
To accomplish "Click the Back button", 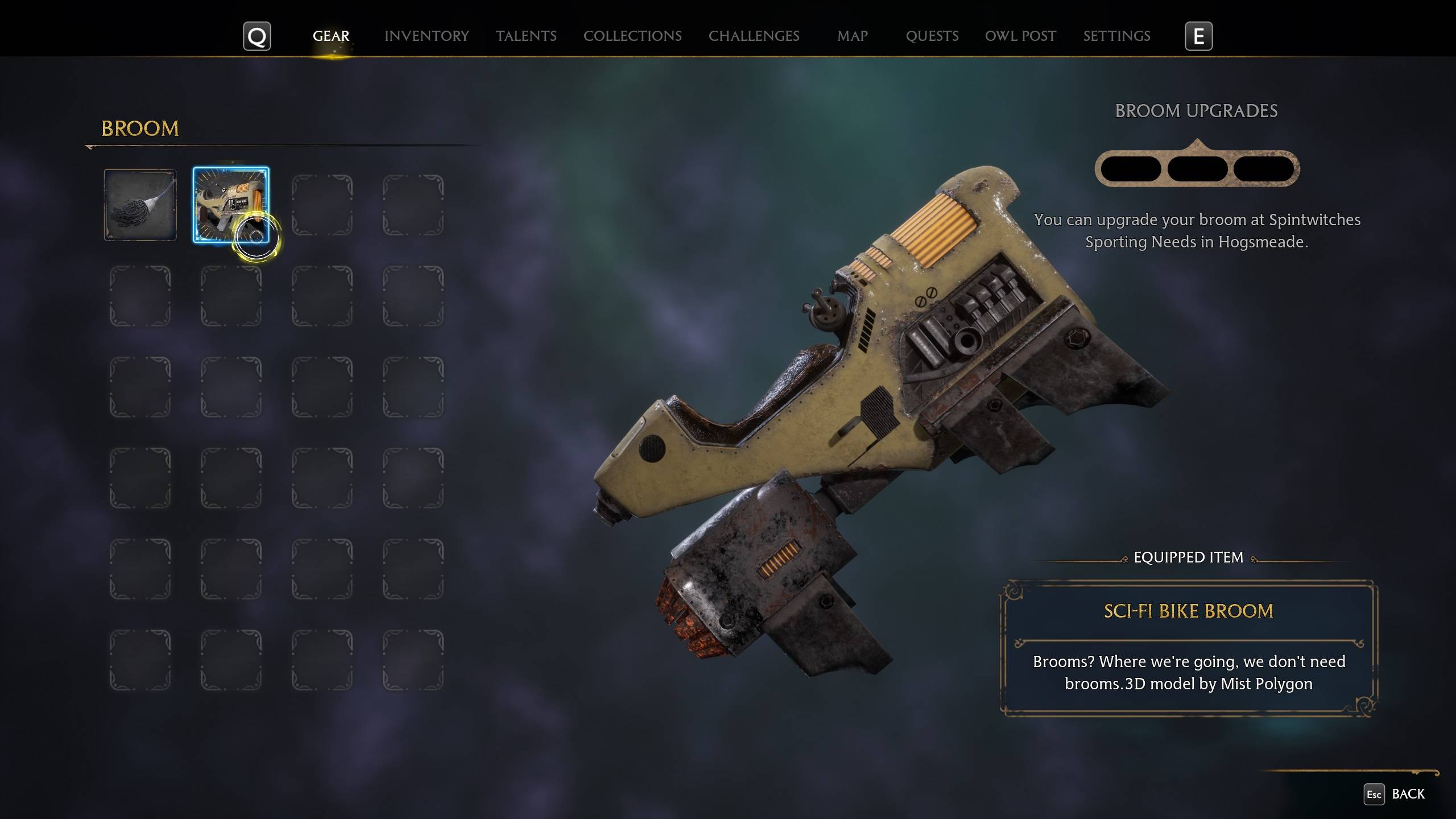I will pyautogui.click(x=1409, y=793).
